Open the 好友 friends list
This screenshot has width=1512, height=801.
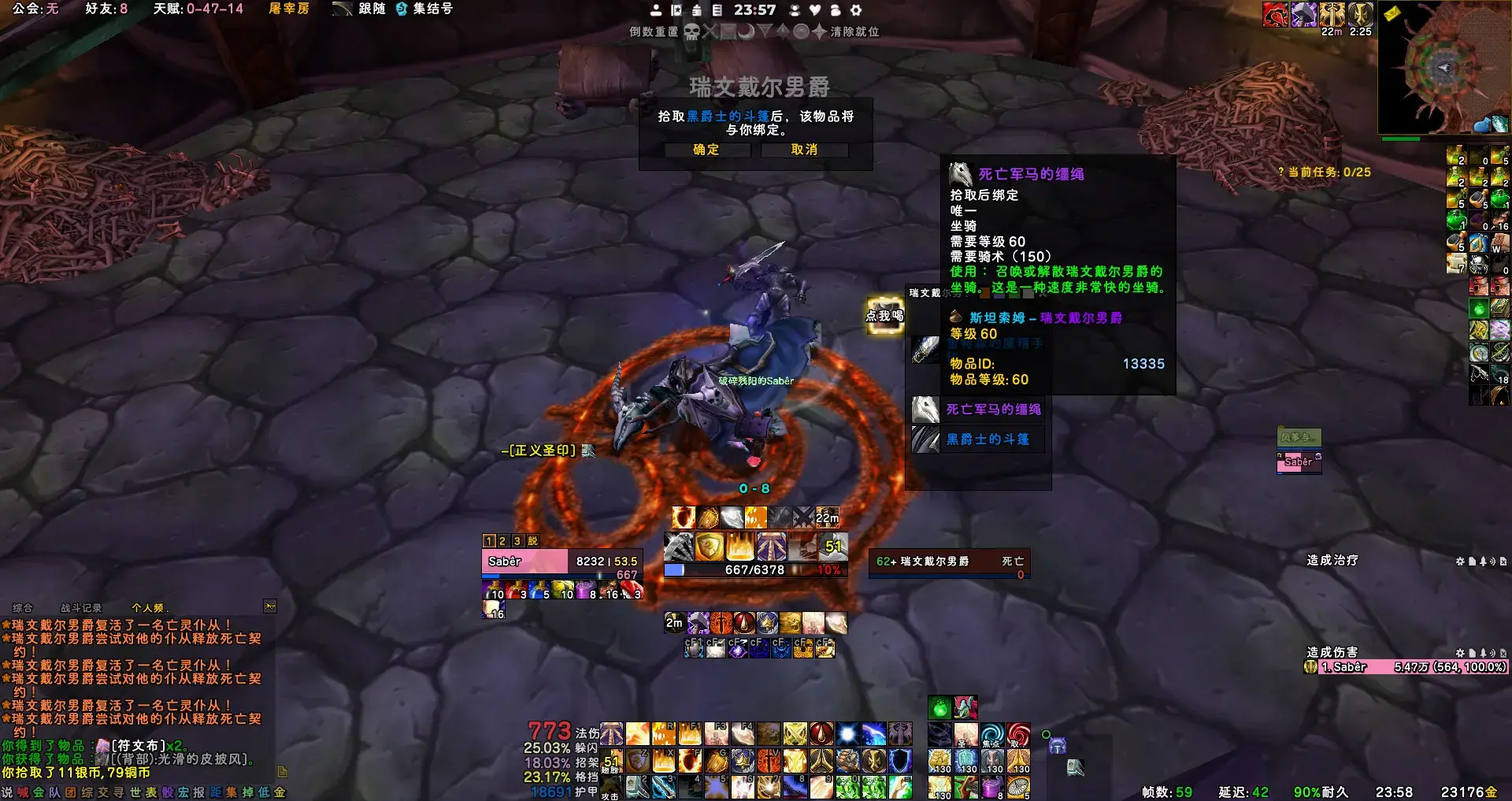coord(106,9)
